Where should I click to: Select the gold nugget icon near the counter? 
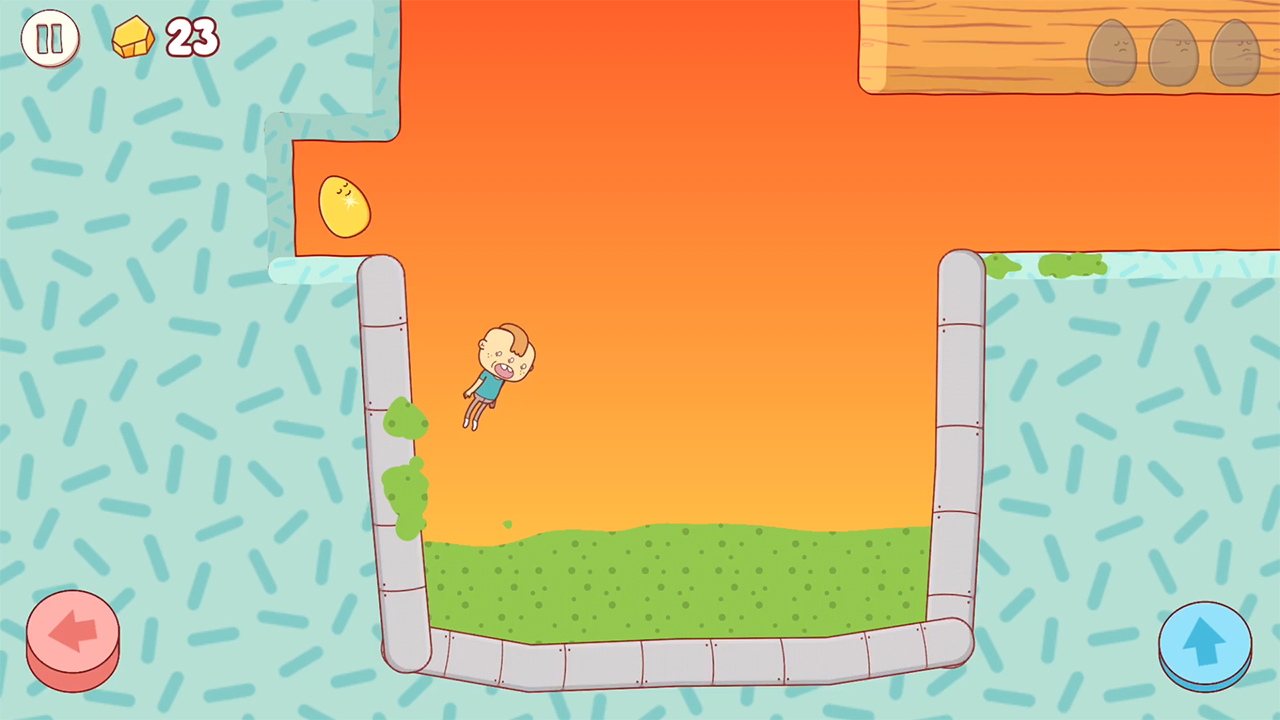pos(133,38)
